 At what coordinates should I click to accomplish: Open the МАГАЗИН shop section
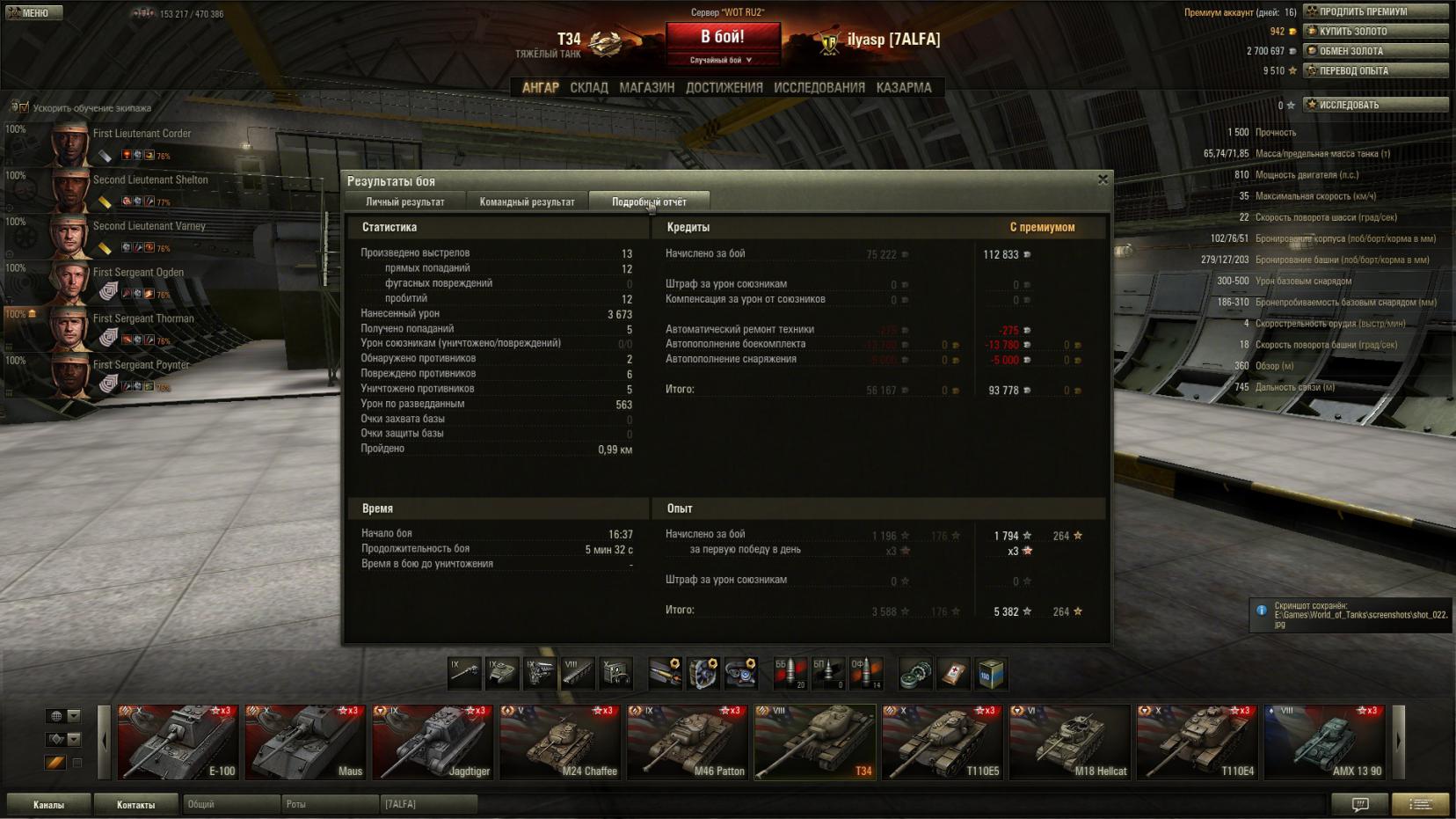pyautogui.click(x=646, y=88)
